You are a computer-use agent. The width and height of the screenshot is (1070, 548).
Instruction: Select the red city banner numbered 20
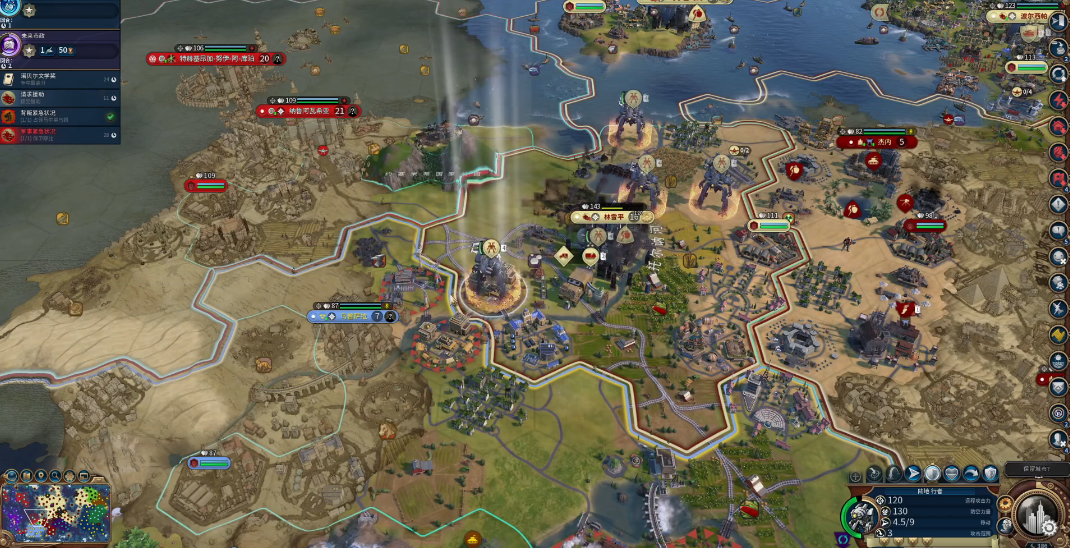pyautogui.click(x=215, y=59)
